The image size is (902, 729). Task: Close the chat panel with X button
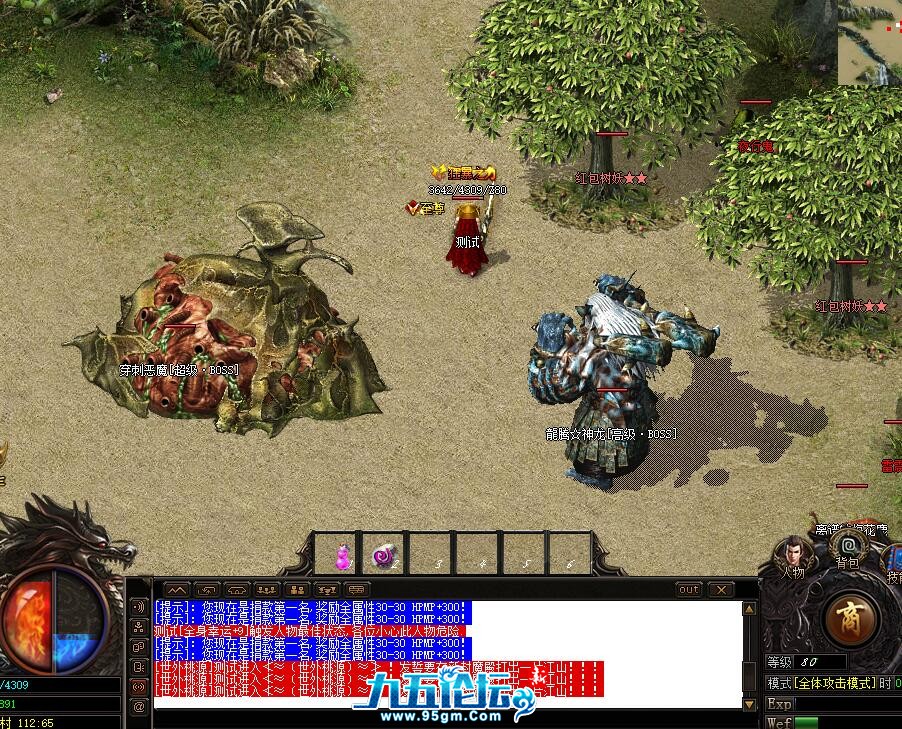tap(720, 589)
